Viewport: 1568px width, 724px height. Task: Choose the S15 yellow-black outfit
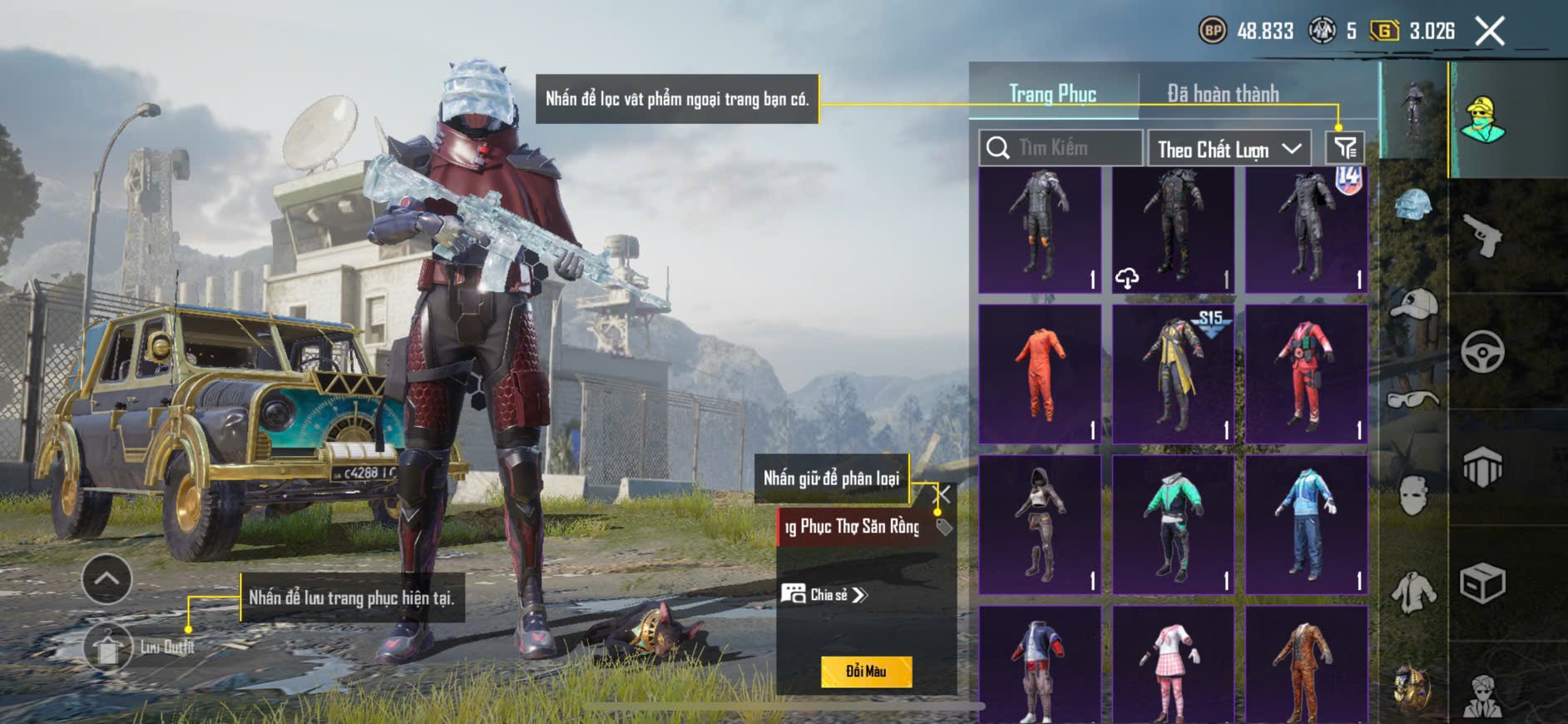coord(1173,374)
